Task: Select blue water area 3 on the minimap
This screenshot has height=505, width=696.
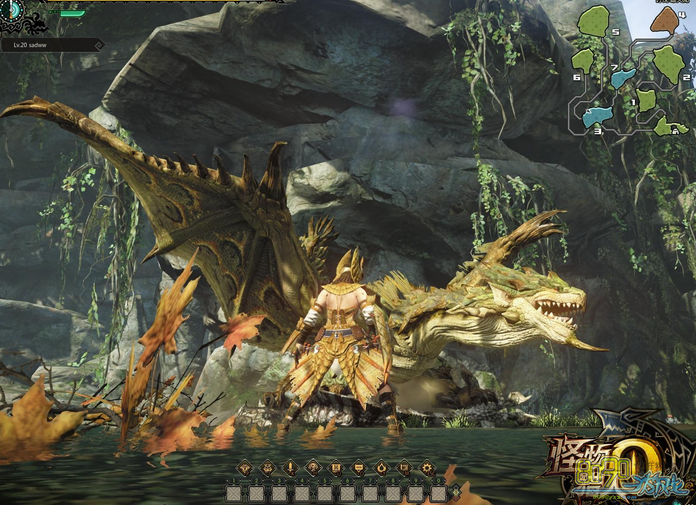Action: point(597,116)
